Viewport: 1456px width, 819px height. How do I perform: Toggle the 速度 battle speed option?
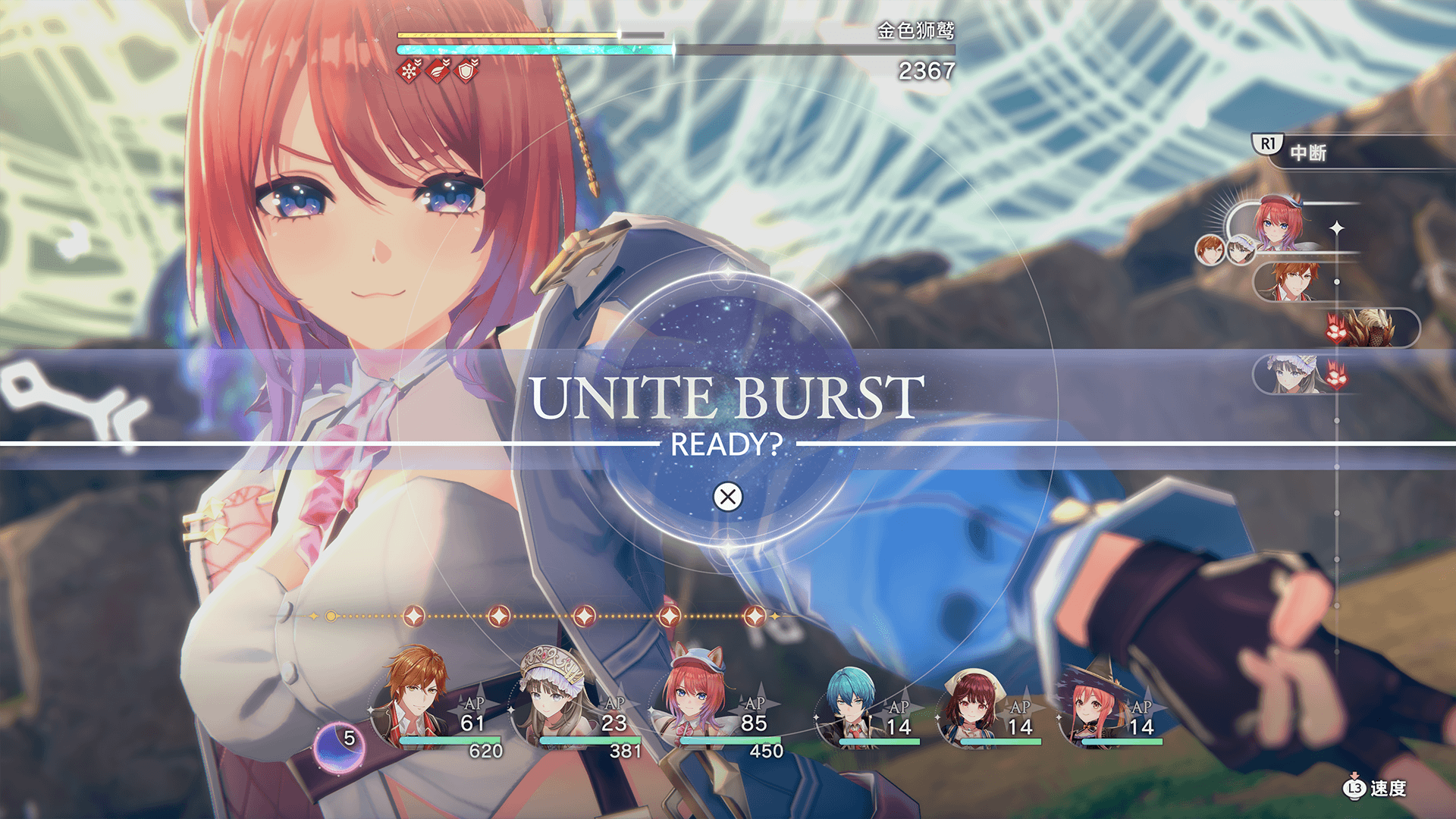click(1377, 789)
